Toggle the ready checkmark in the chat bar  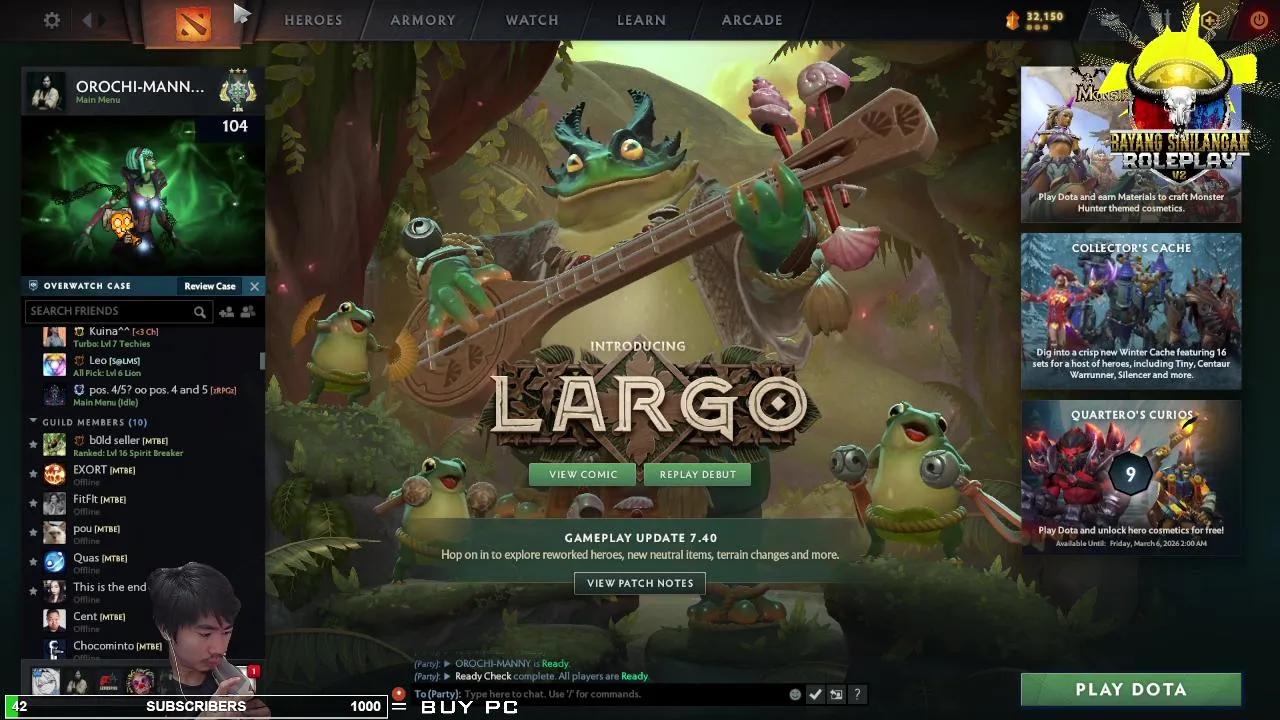coord(814,694)
